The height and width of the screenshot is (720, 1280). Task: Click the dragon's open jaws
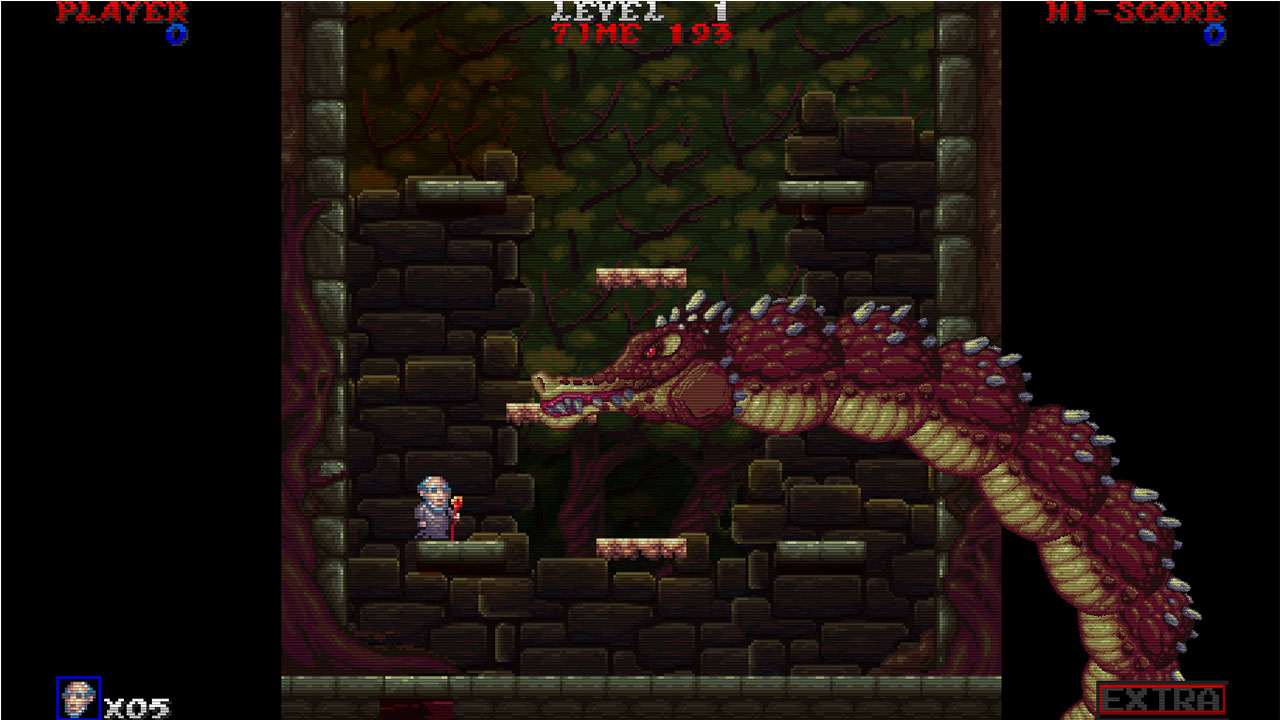tap(575, 400)
